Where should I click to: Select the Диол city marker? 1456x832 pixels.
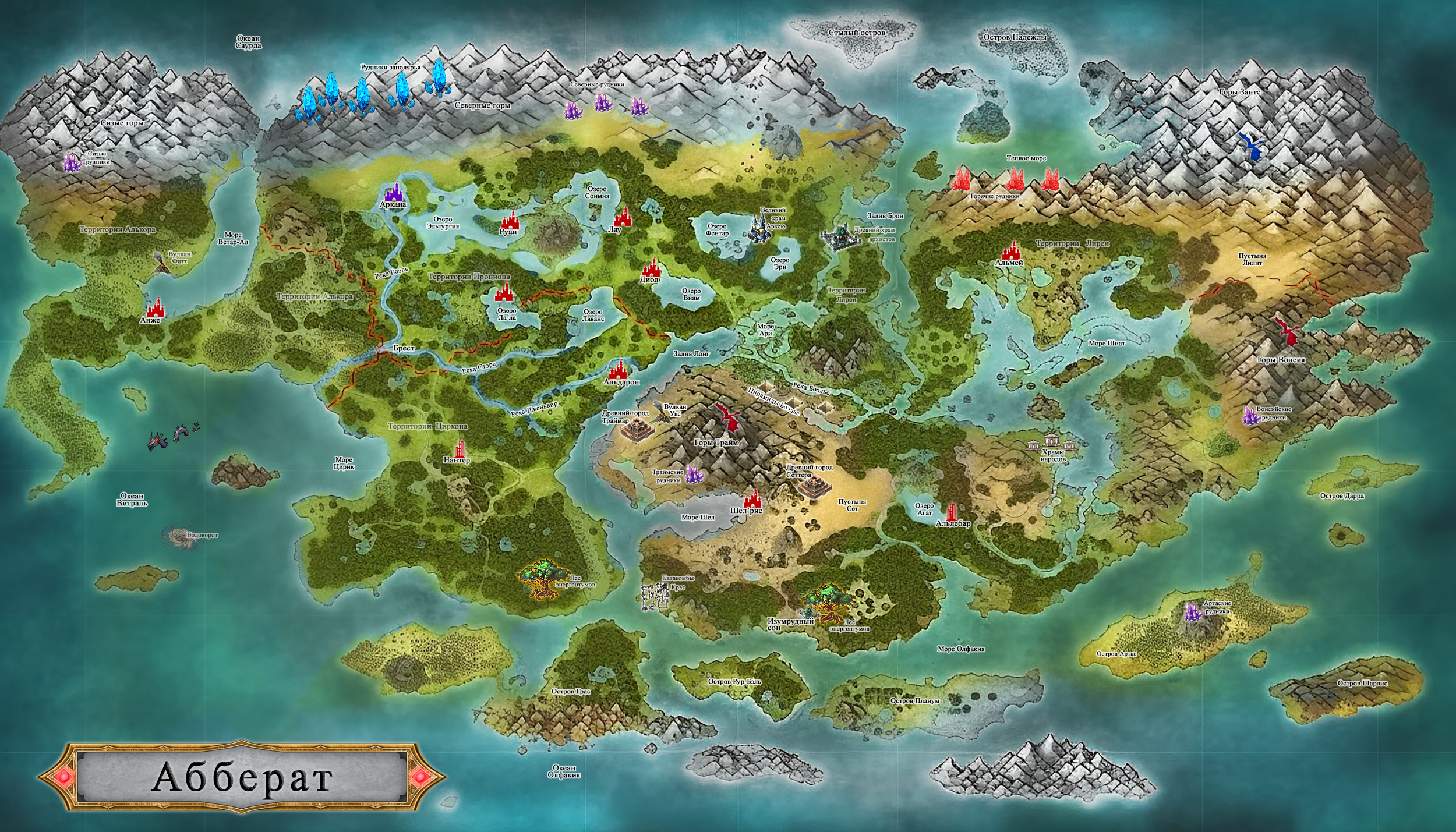[x=651, y=268]
